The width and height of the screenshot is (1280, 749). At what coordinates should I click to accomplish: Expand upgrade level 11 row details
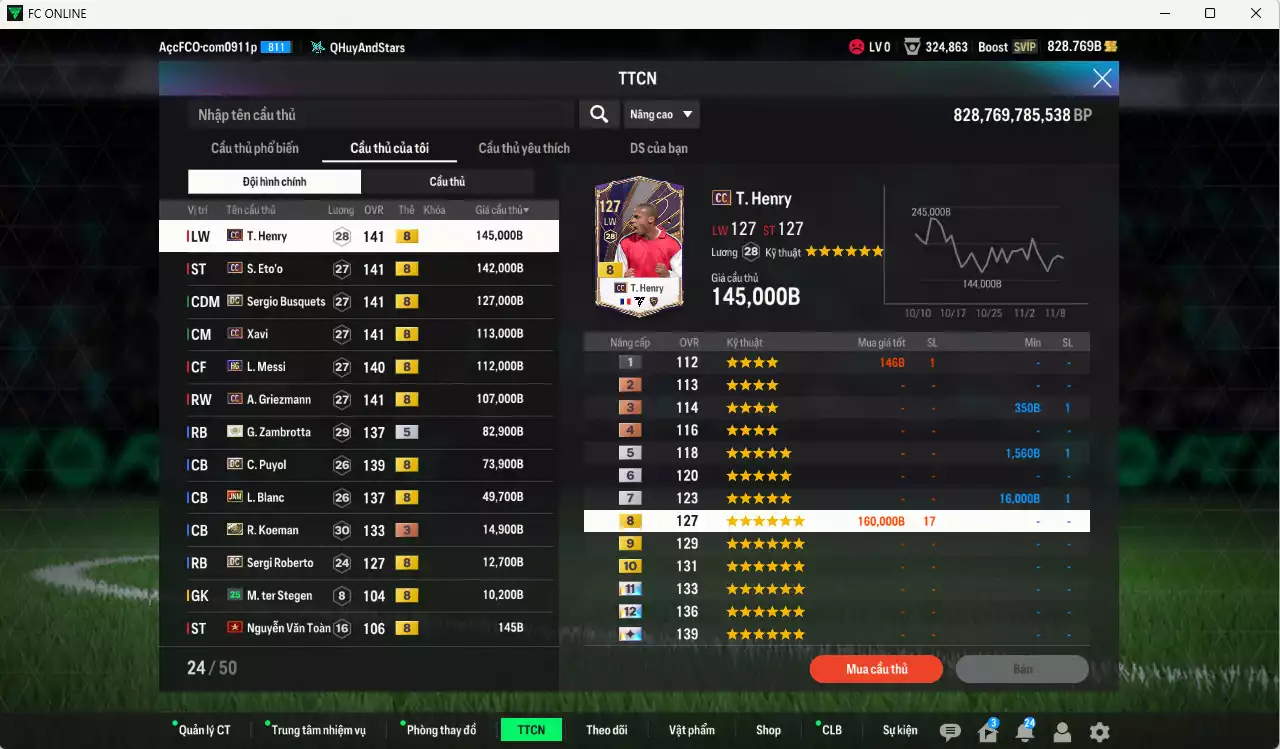837,588
